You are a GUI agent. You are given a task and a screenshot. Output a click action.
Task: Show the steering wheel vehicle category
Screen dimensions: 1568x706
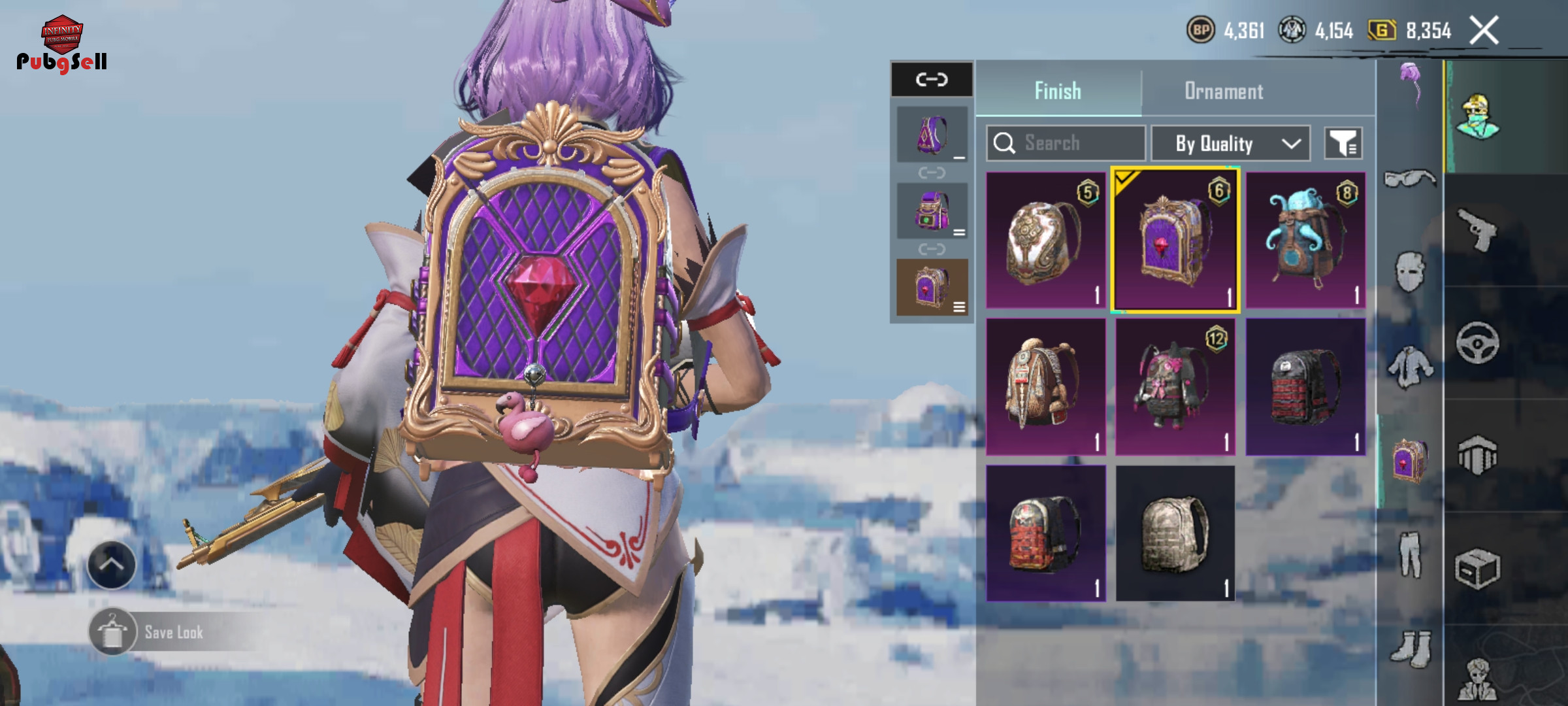click(x=1477, y=343)
